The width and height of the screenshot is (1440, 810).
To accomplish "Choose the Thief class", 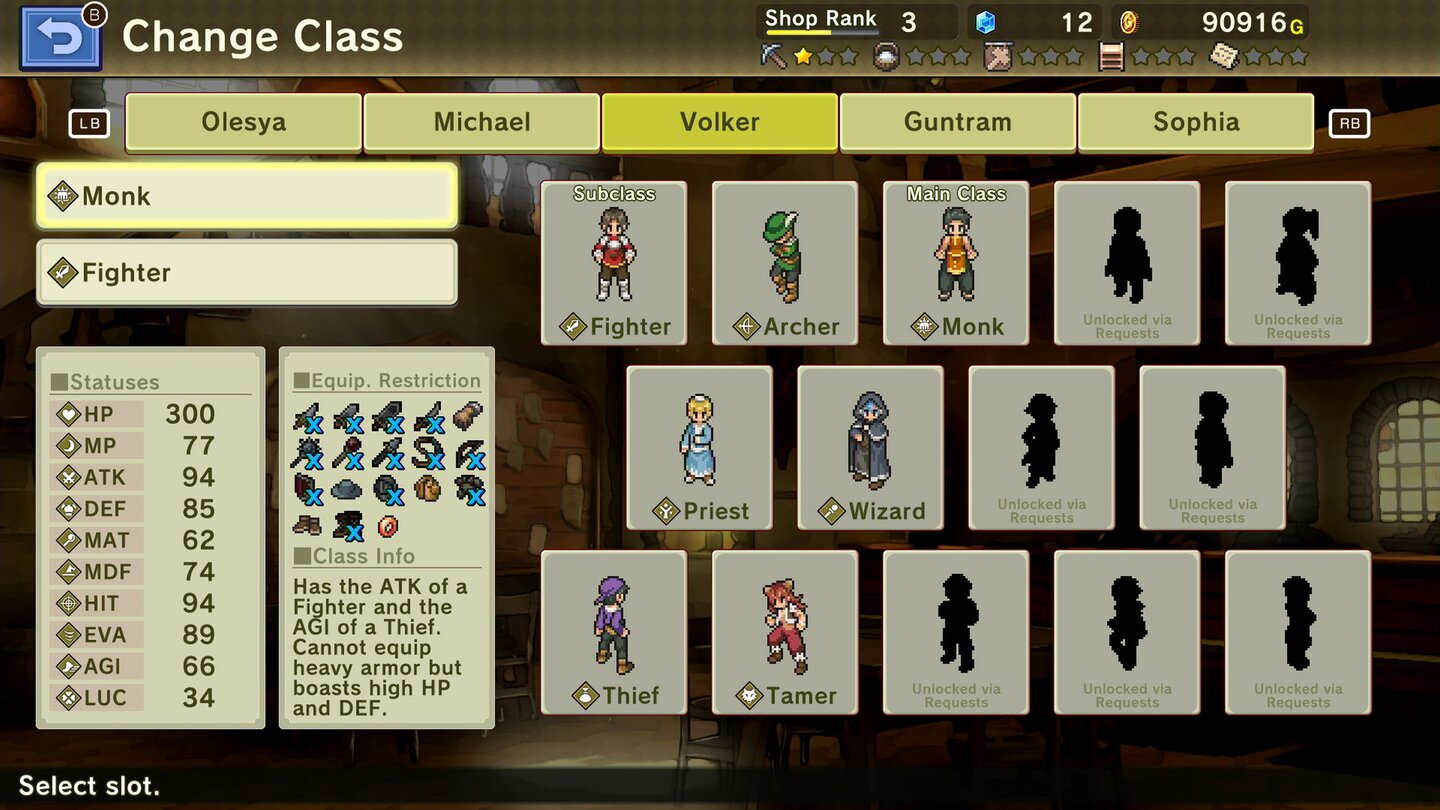I will [613, 630].
